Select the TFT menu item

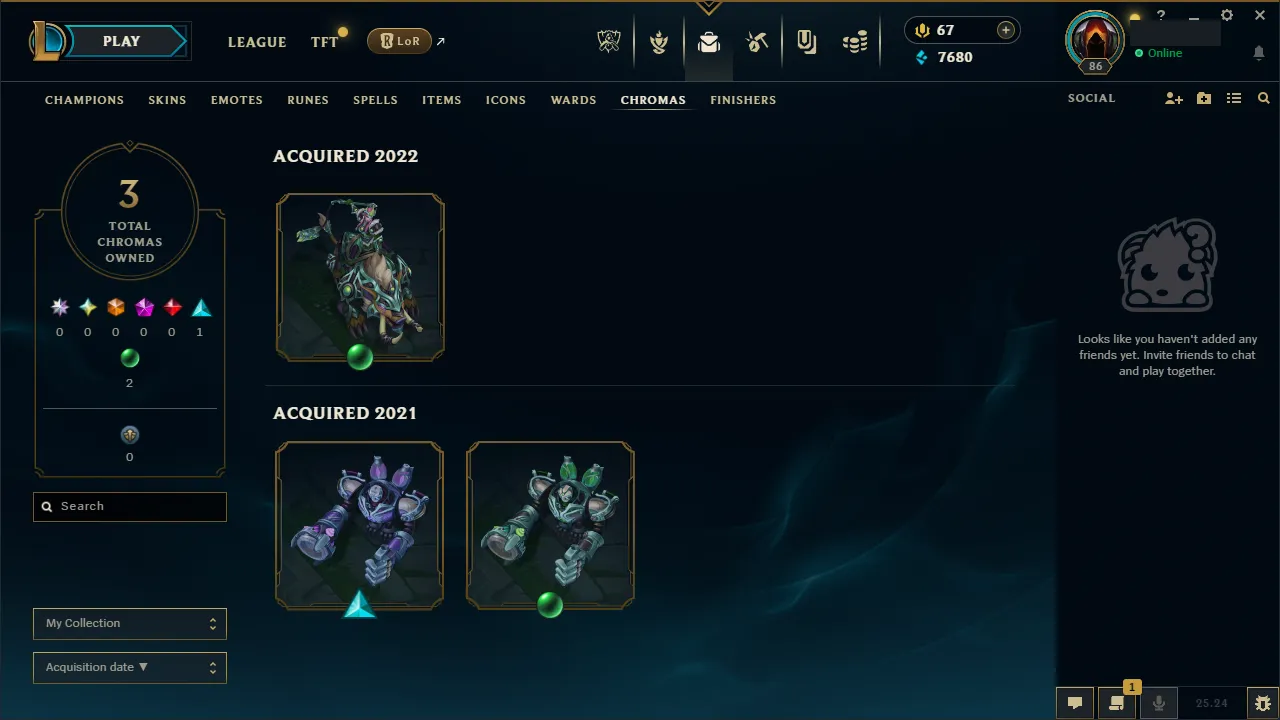(x=324, y=42)
